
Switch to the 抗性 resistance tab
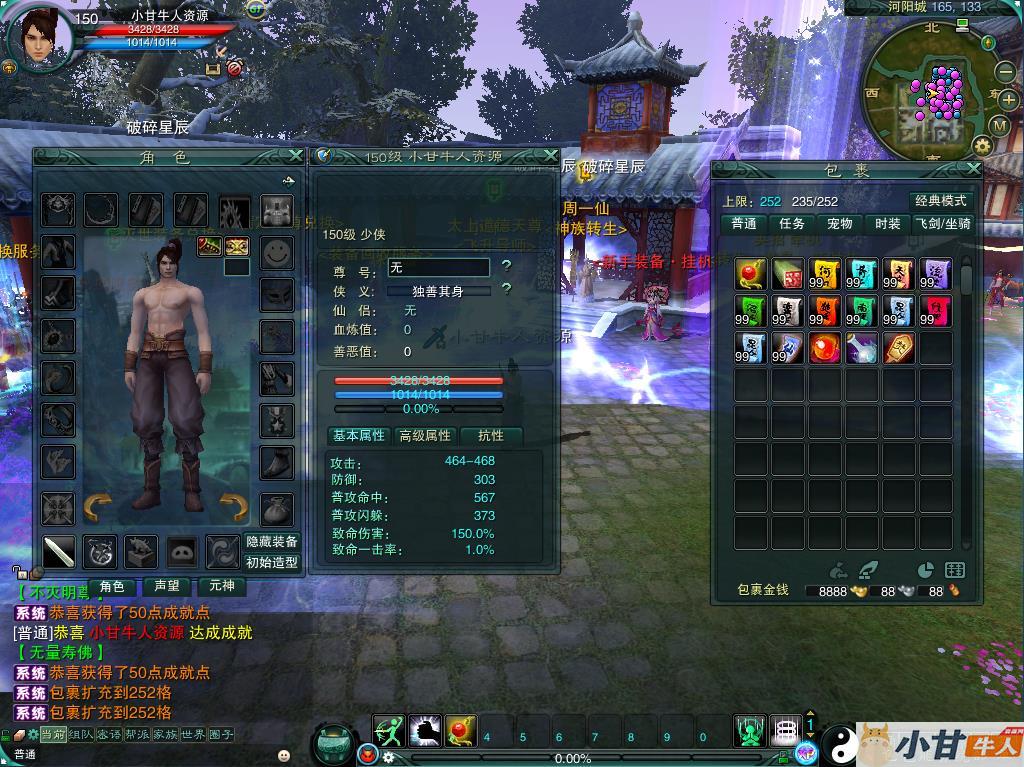(491, 436)
